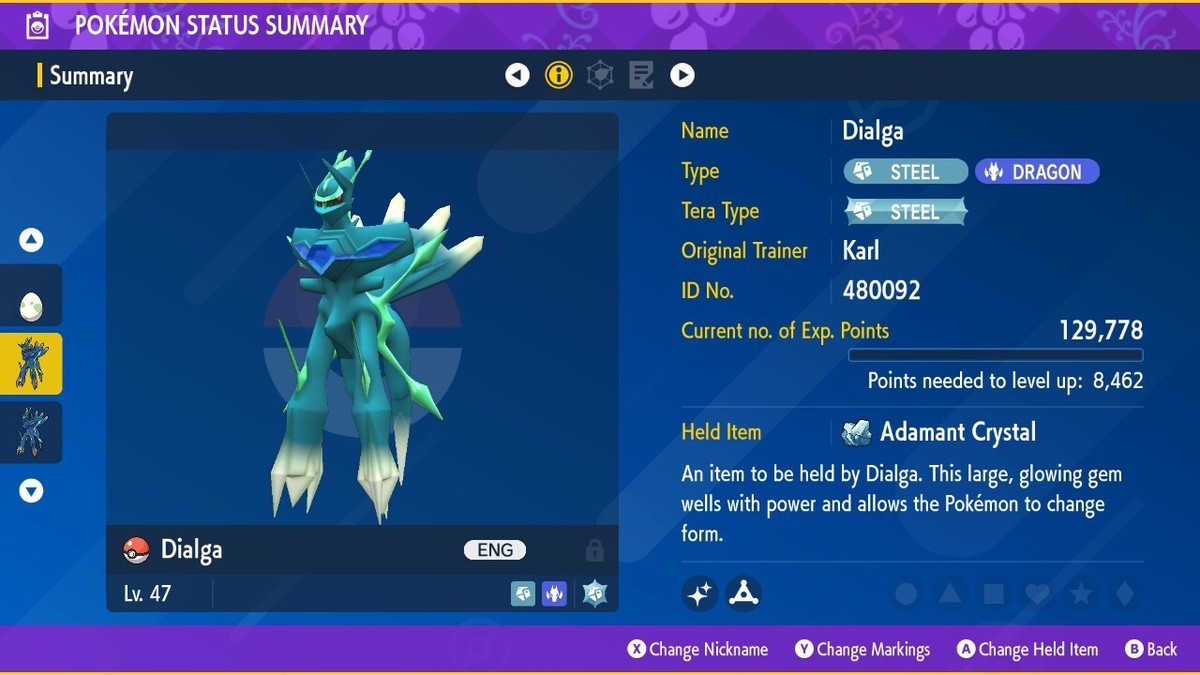The image size is (1200, 675).
Task: Click the shiny sparkle icon
Action: (700, 594)
